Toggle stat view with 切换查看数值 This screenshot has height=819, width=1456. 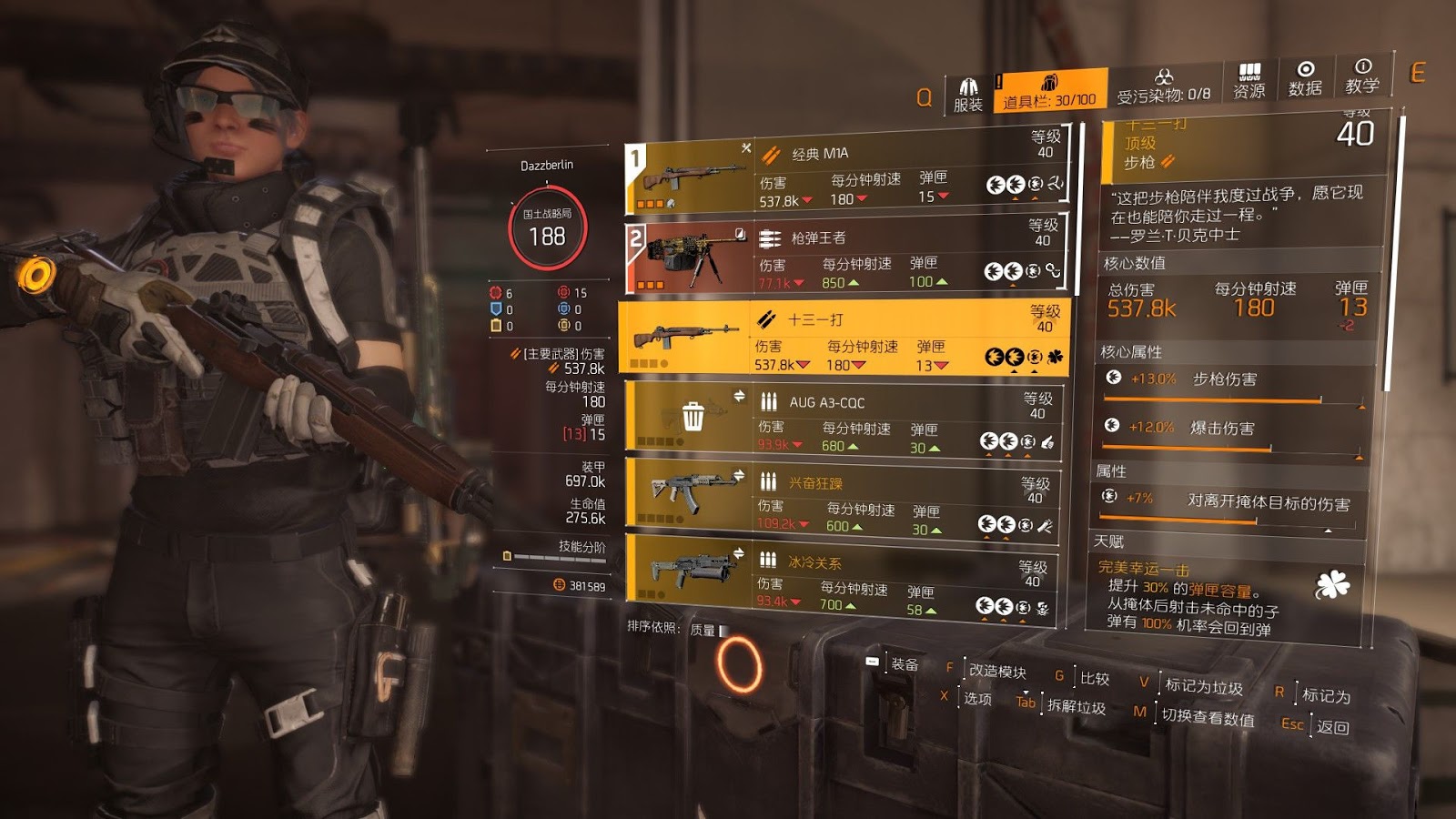click(1207, 718)
